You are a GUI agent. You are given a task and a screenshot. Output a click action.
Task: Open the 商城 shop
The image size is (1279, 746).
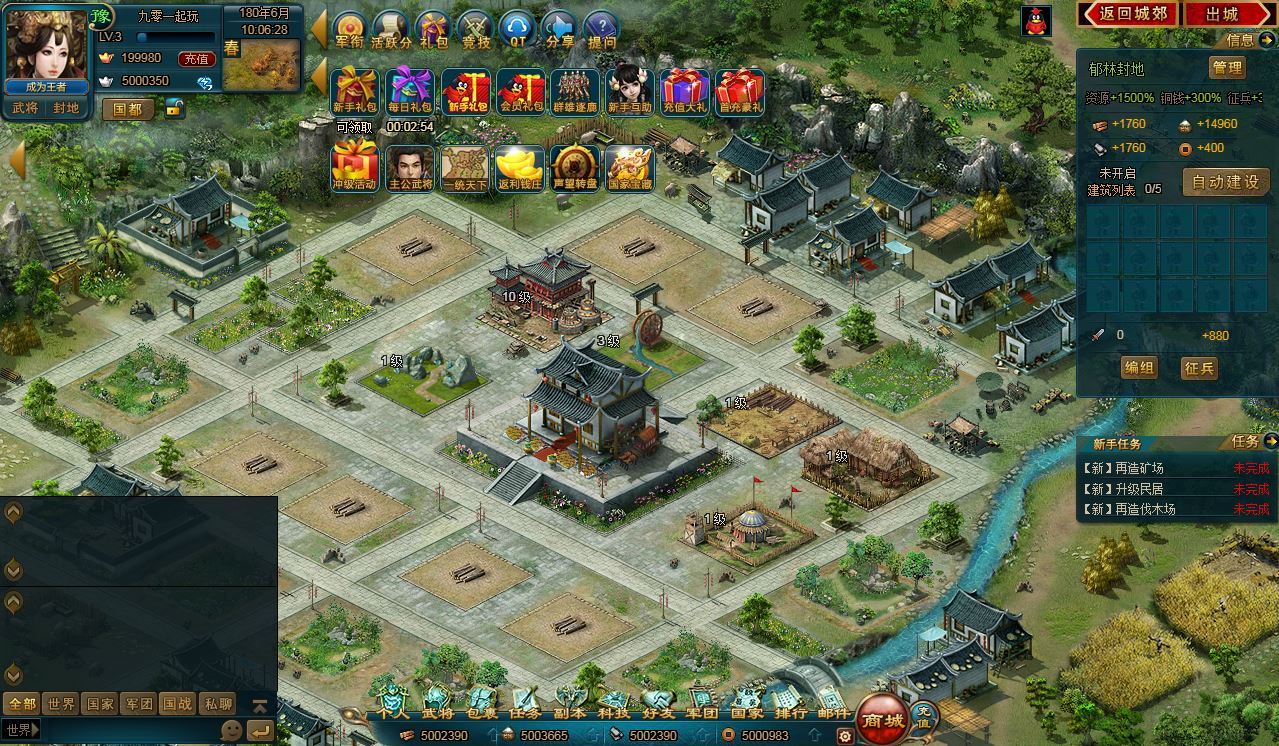click(883, 719)
